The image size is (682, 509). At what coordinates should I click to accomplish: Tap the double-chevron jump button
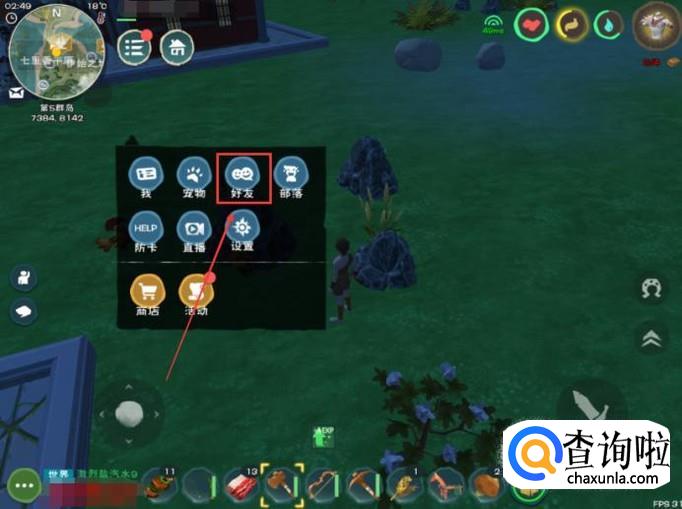click(651, 340)
